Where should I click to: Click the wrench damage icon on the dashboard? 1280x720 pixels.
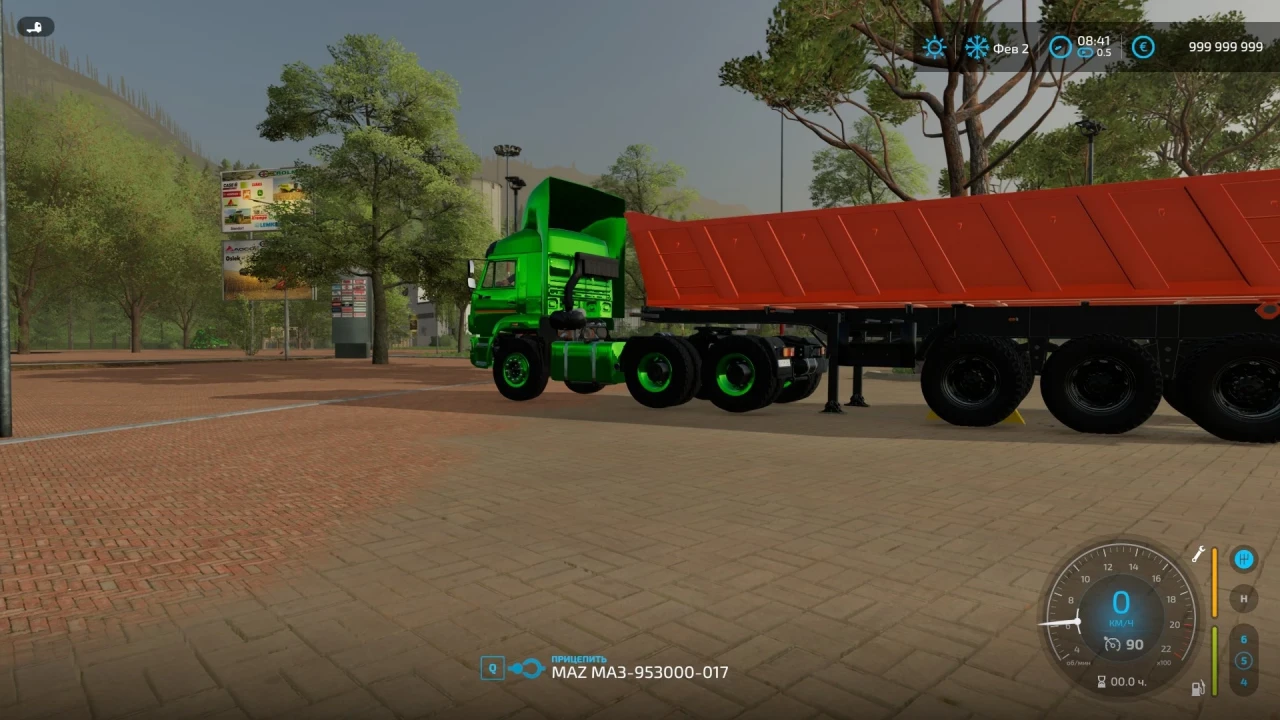click(x=1199, y=555)
